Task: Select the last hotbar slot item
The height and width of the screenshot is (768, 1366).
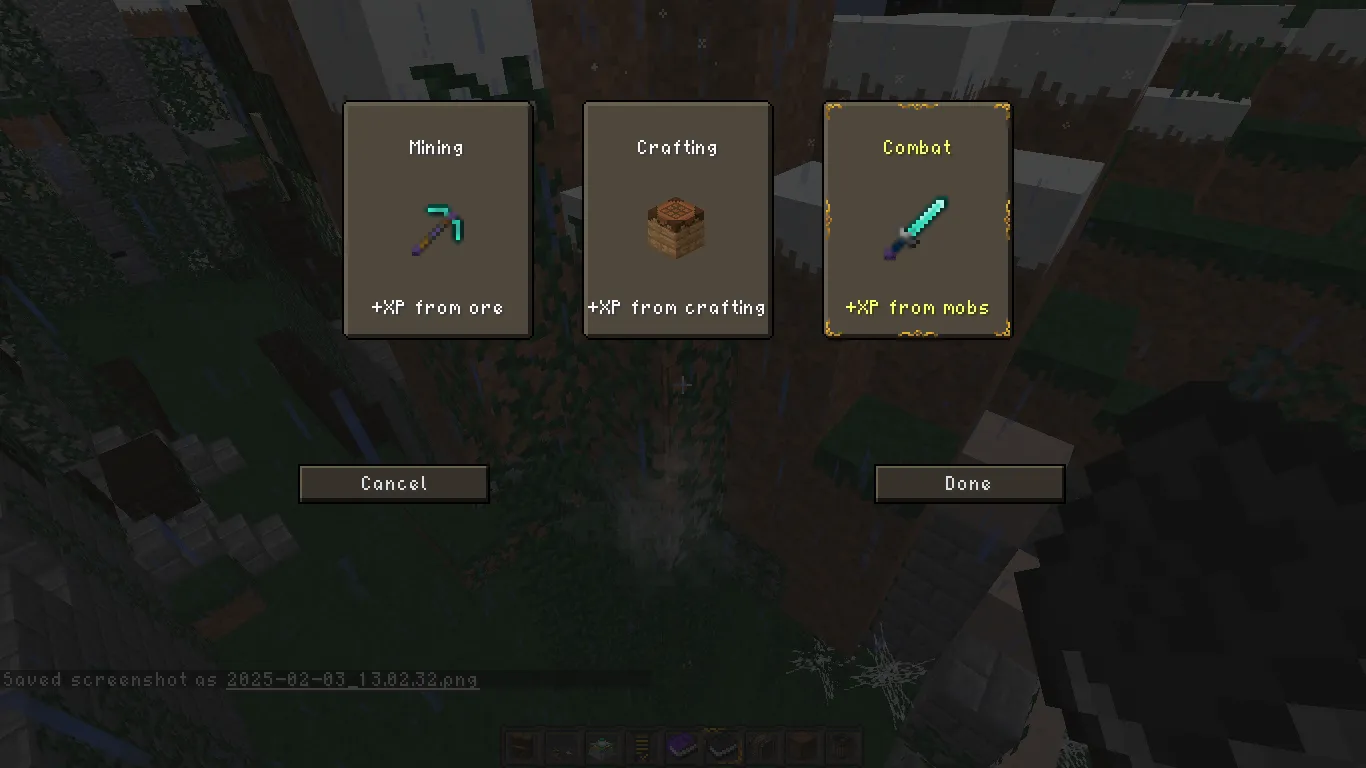Action: tap(843, 746)
